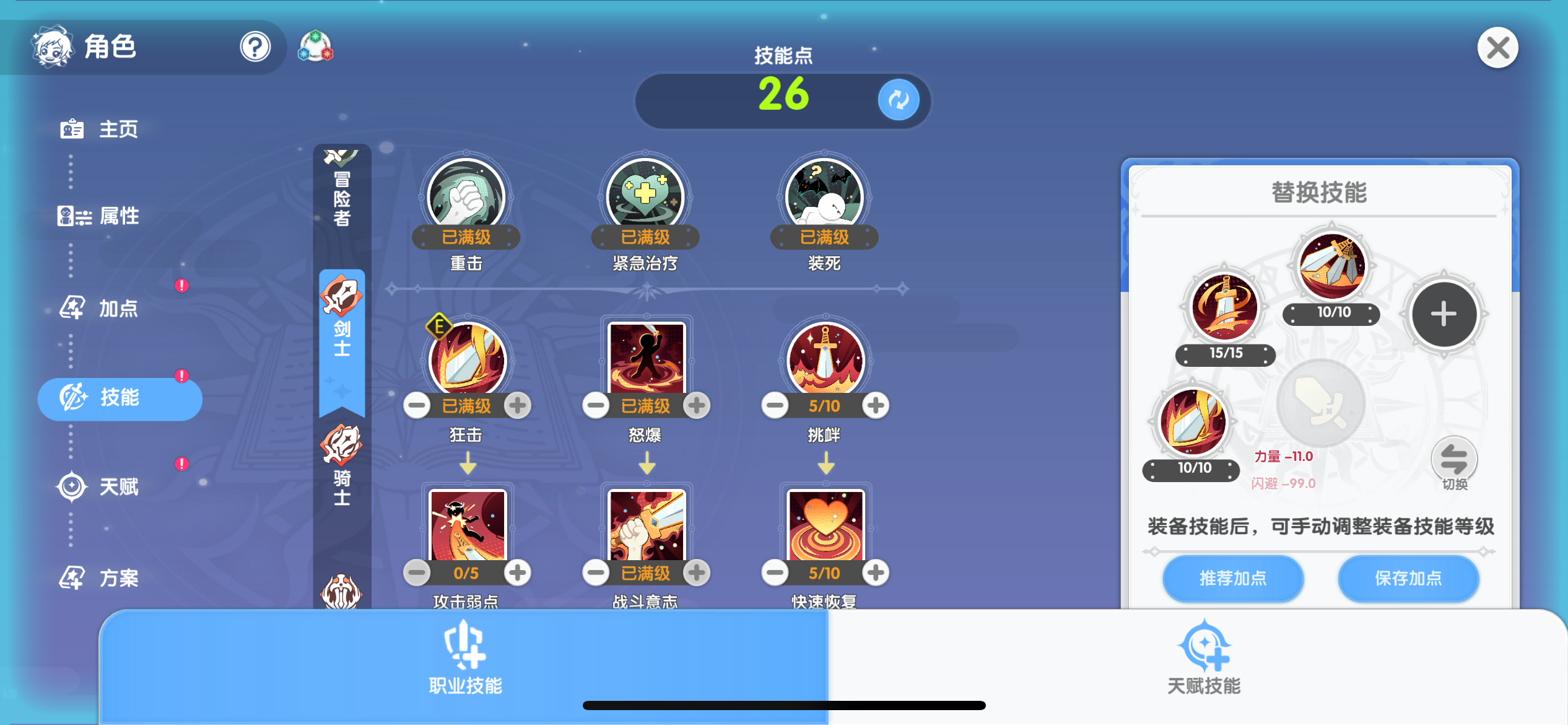This screenshot has height=725, width=1568.
Task: Open the 加点 stat allocation page
Action: pyautogui.click(x=99, y=308)
